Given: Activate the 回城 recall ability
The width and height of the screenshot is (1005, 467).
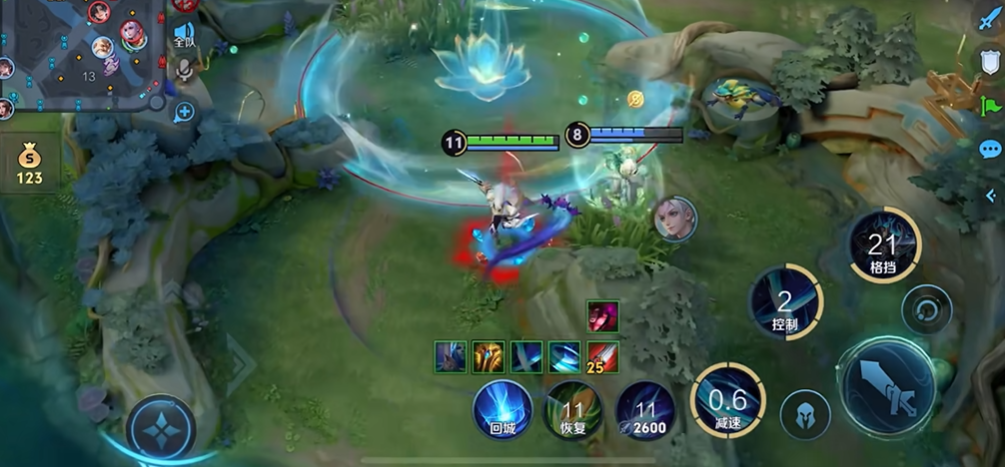Looking at the screenshot, I should point(502,409).
